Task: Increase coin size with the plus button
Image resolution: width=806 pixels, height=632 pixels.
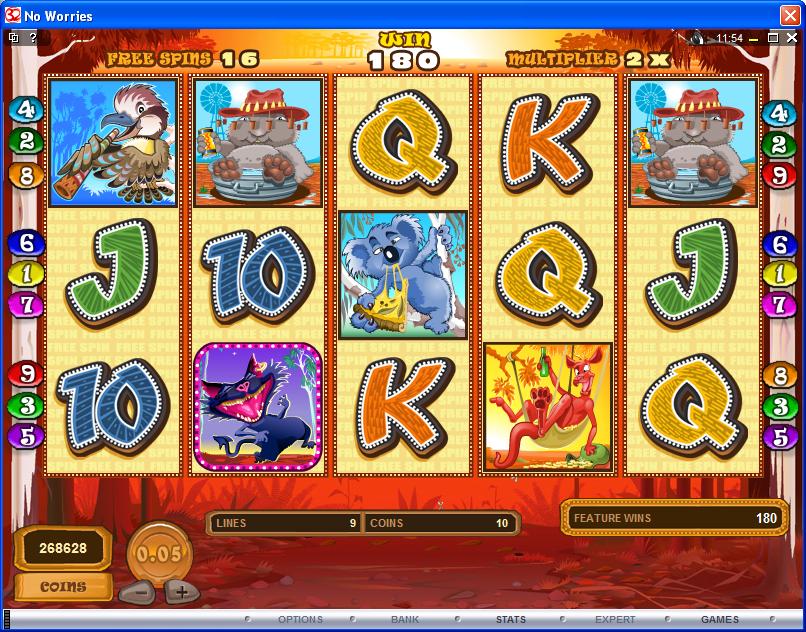Action: 180,591
